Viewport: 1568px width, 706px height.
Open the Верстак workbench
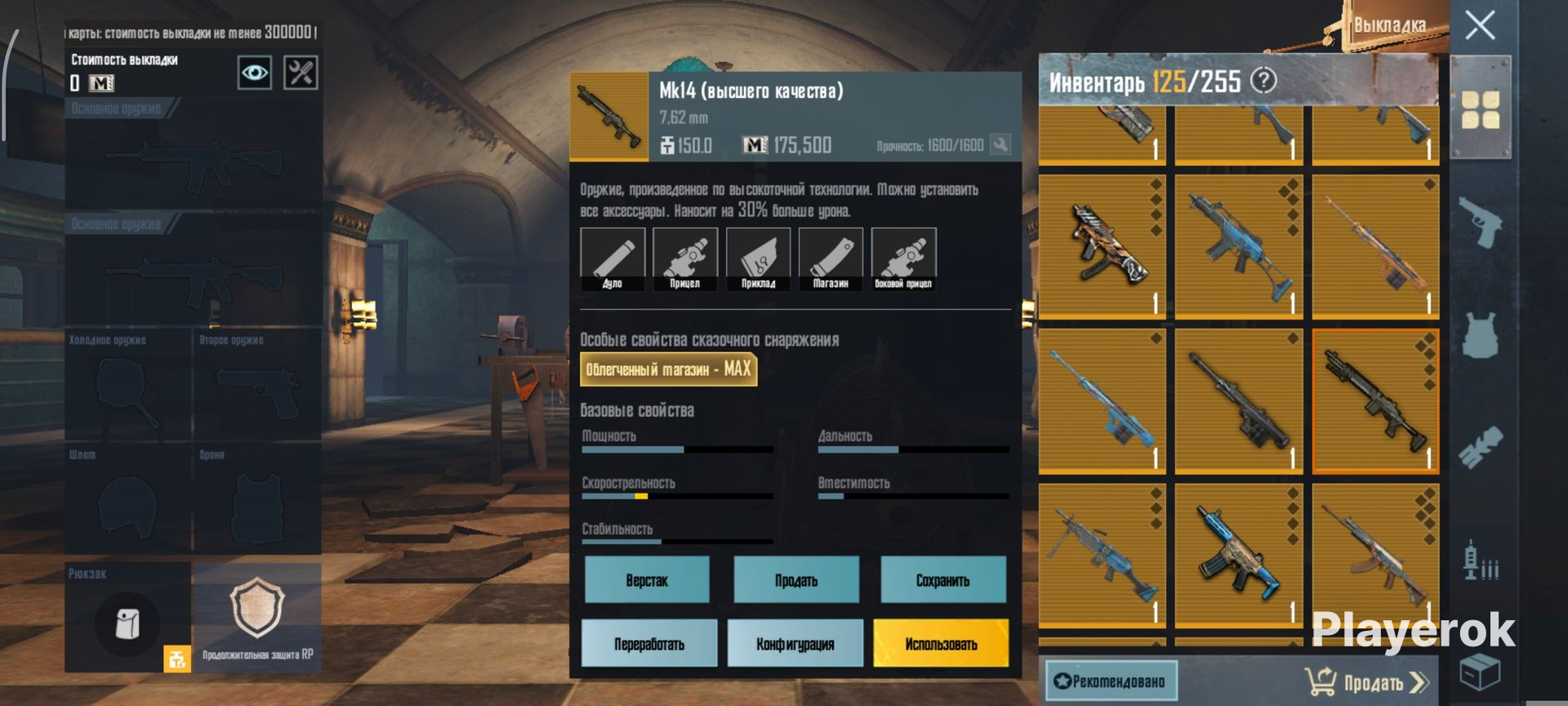tap(647, 580)
